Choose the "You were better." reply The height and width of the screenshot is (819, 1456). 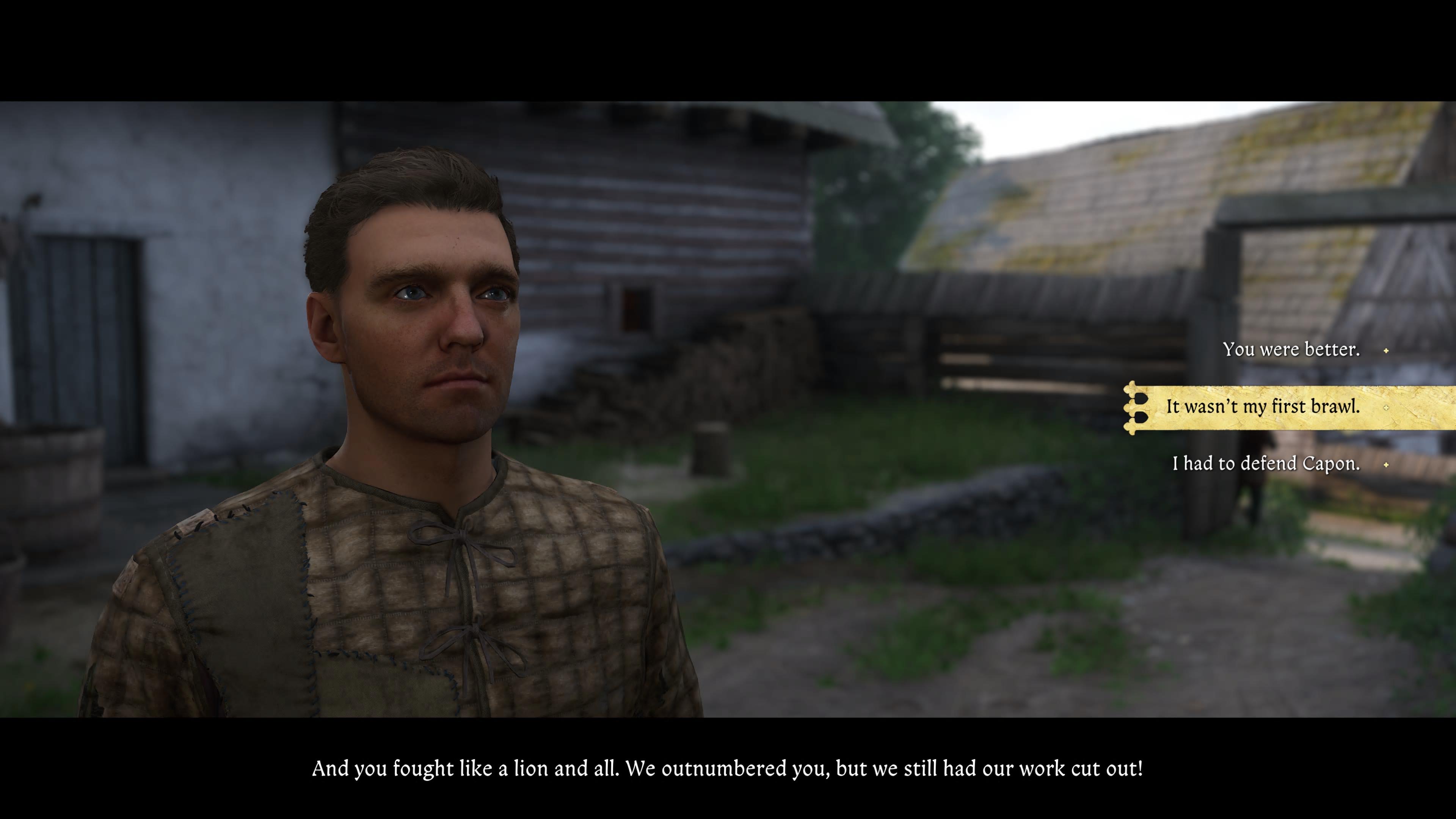(x=1291, y=350)
